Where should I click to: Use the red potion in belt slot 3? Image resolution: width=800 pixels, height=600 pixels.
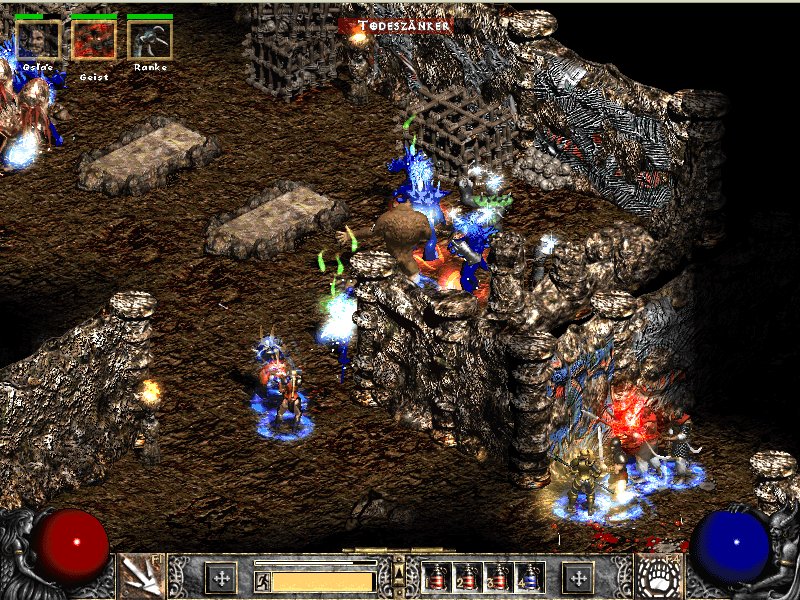pyautogui.click(x=498, y=577)
